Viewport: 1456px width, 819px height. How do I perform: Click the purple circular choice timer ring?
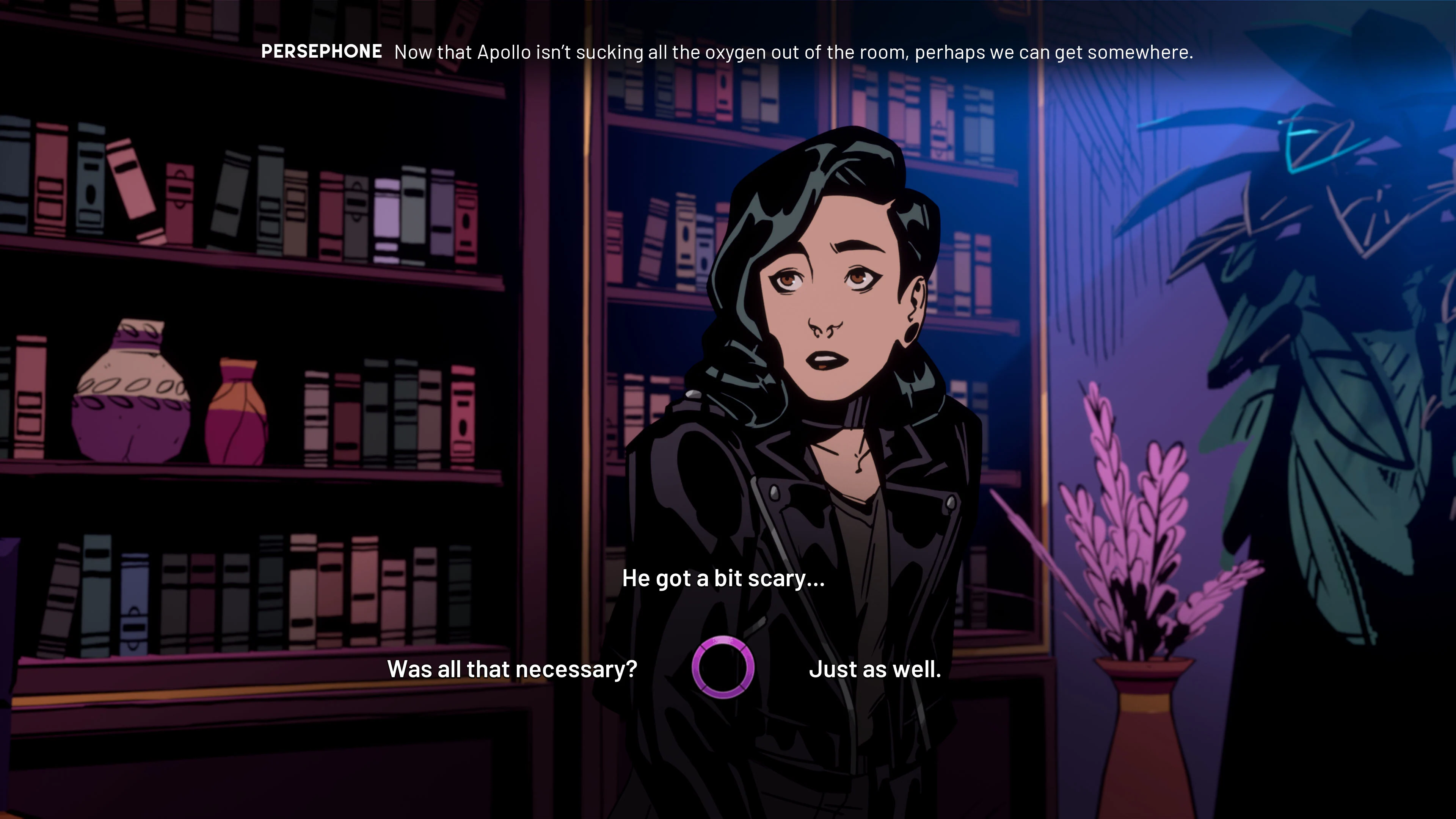[x=724, y=667]
